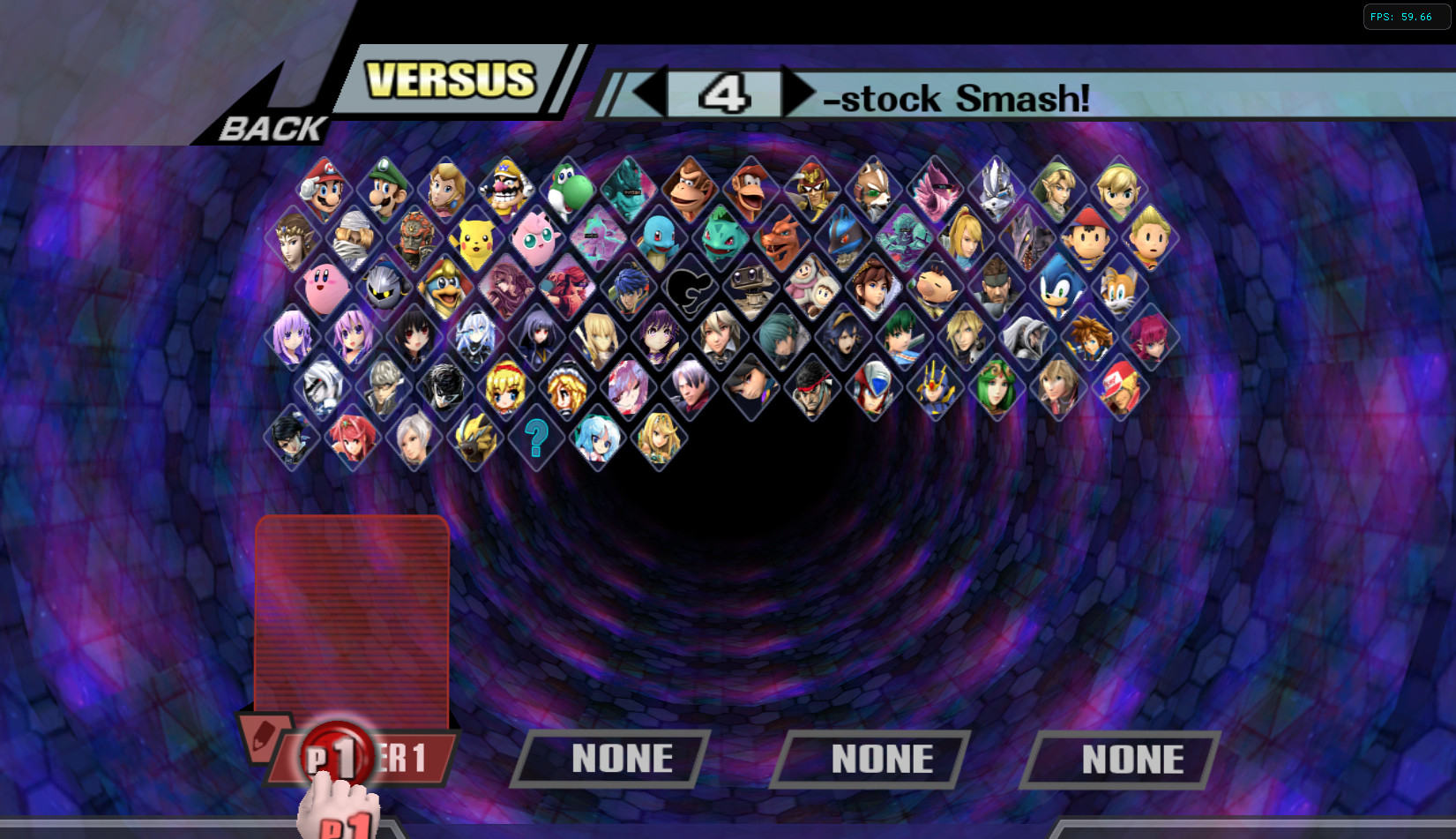This screenshot has width=1456, height=839.
Task: Select Sonic on the roster
Action: tap(1059, 286)
